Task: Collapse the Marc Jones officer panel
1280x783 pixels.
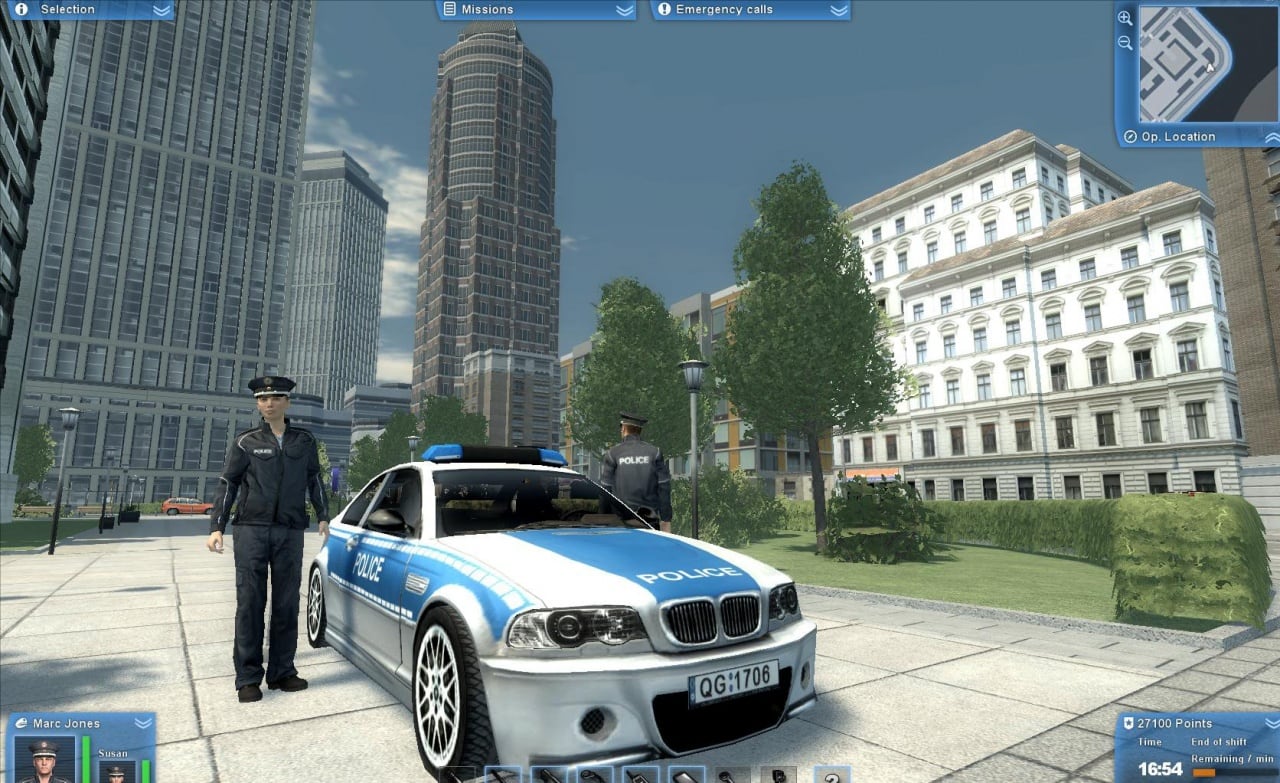Action: pos(143,723)
